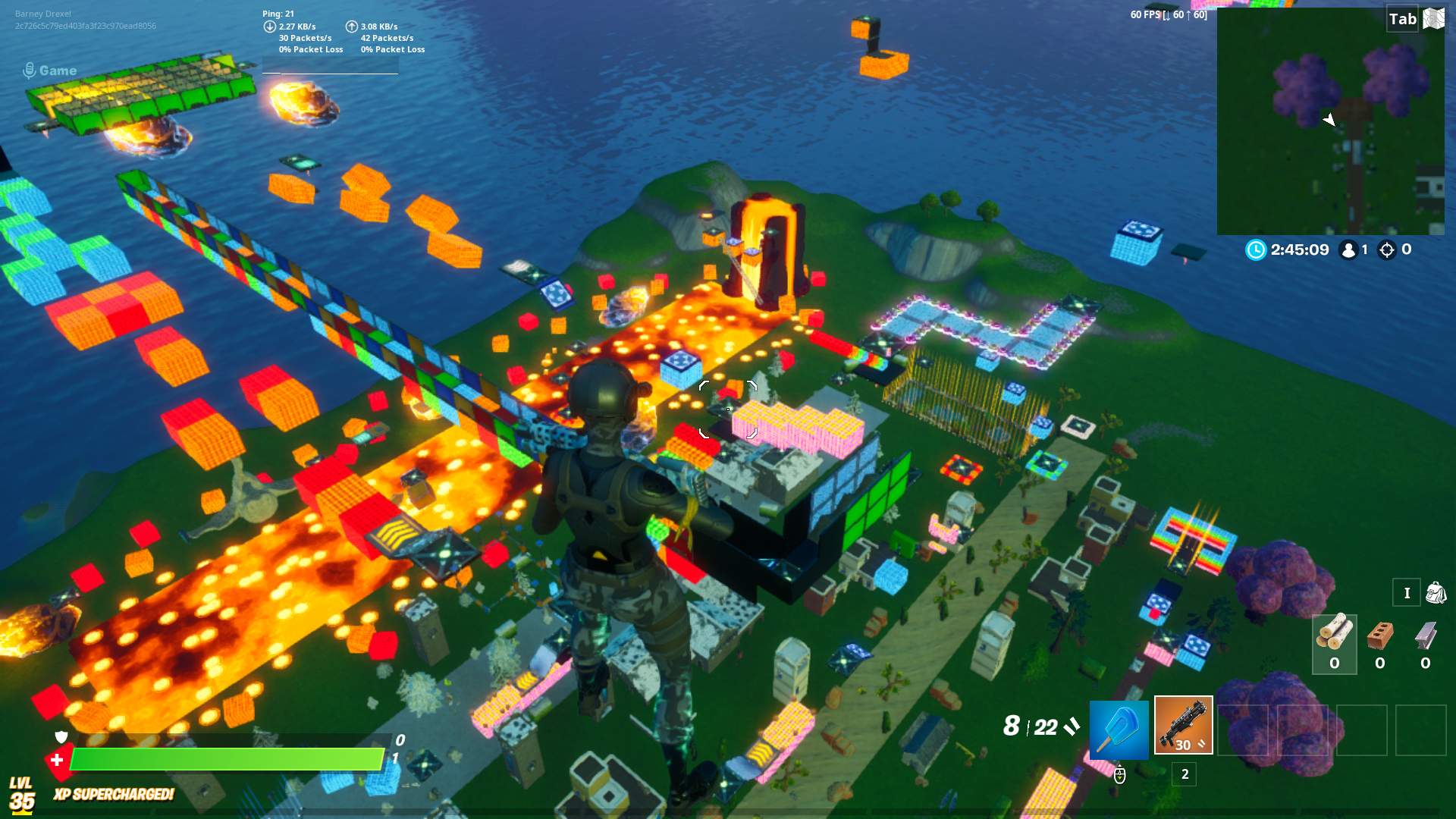Click the match timer clock icon
The image size is (1456, 819).
tap(1257, 249)
